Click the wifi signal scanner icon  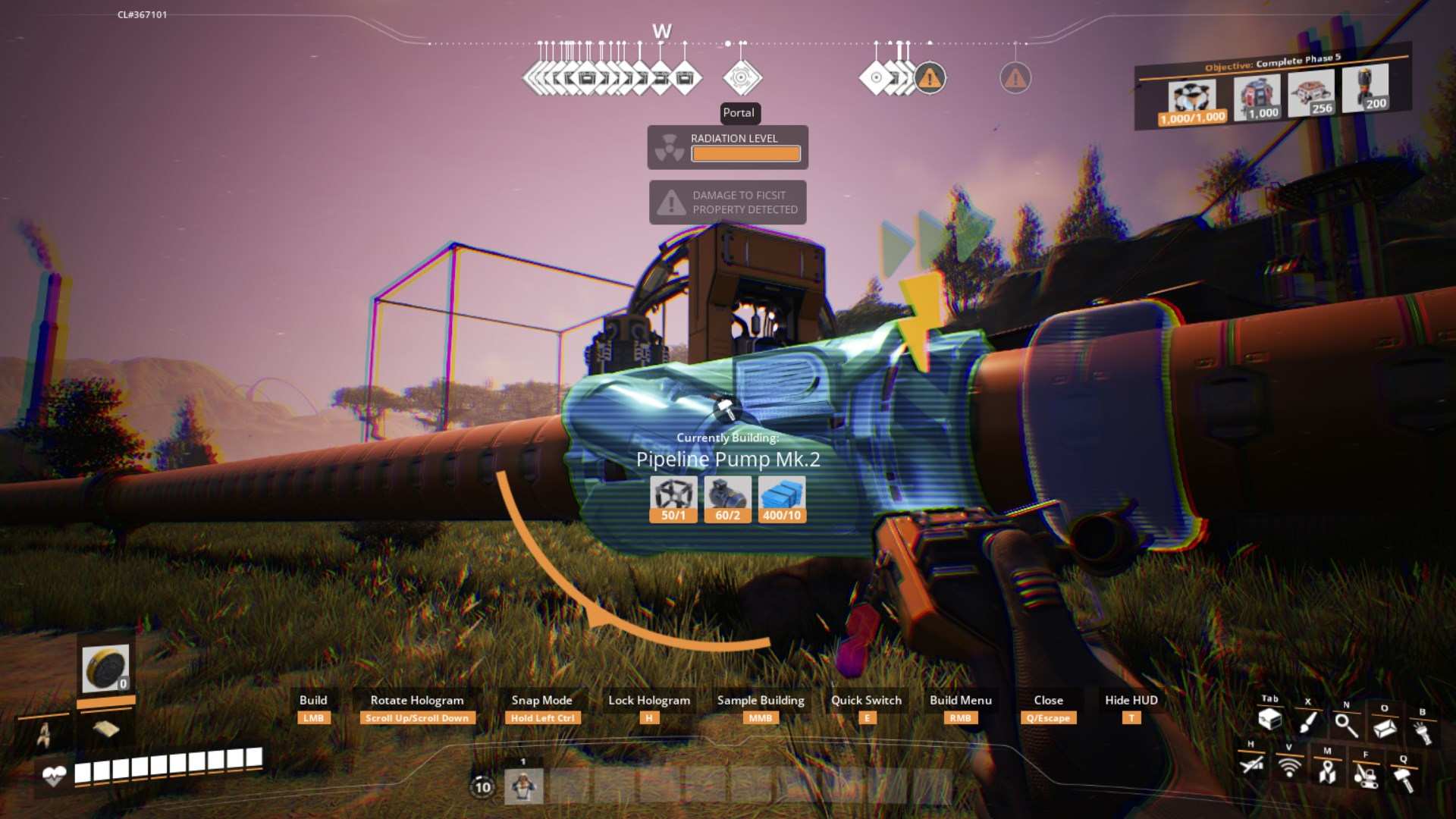coord(1288,767)
